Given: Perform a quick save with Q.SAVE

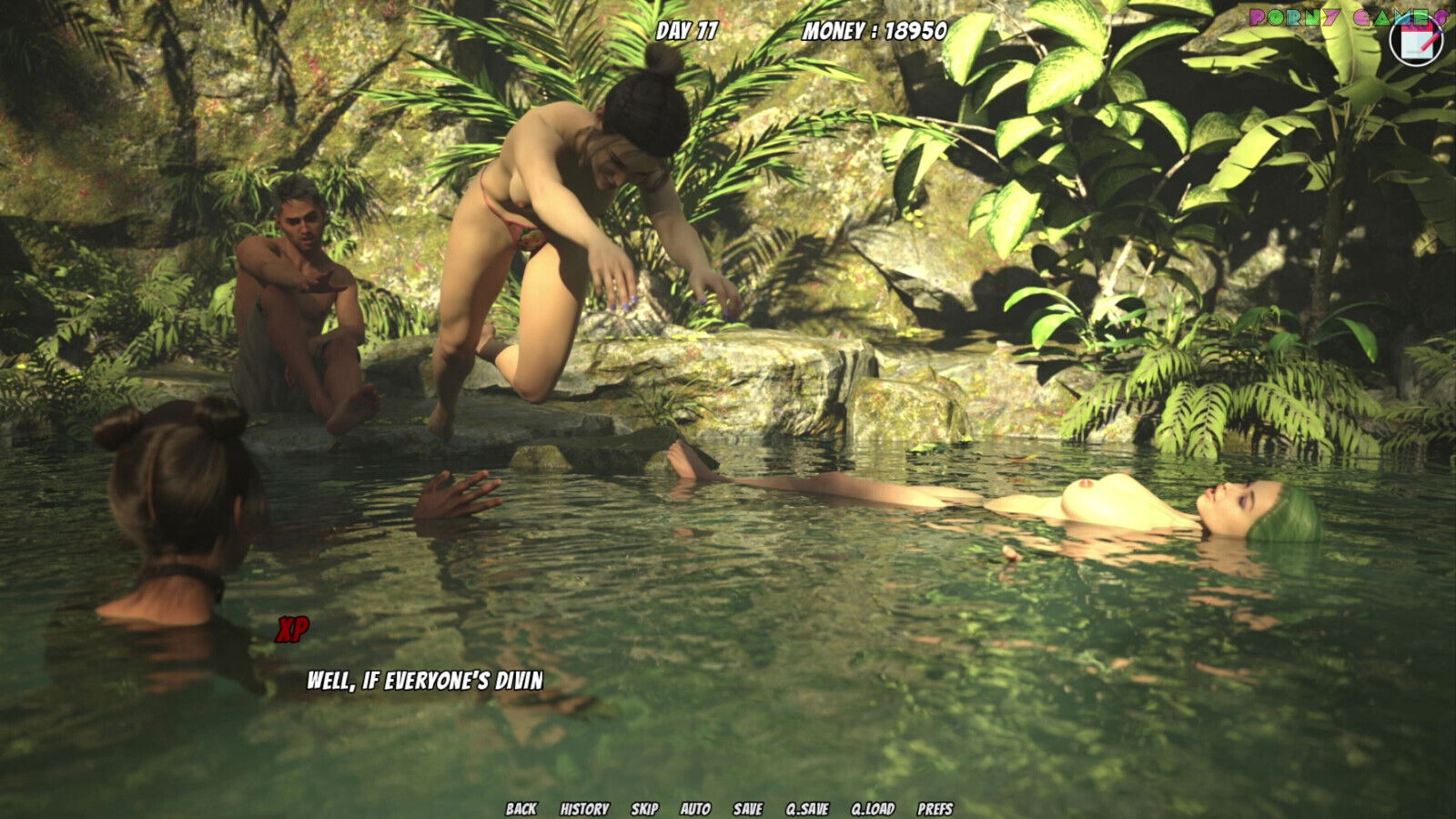Looking at the screenshot, I should (806, 806).
